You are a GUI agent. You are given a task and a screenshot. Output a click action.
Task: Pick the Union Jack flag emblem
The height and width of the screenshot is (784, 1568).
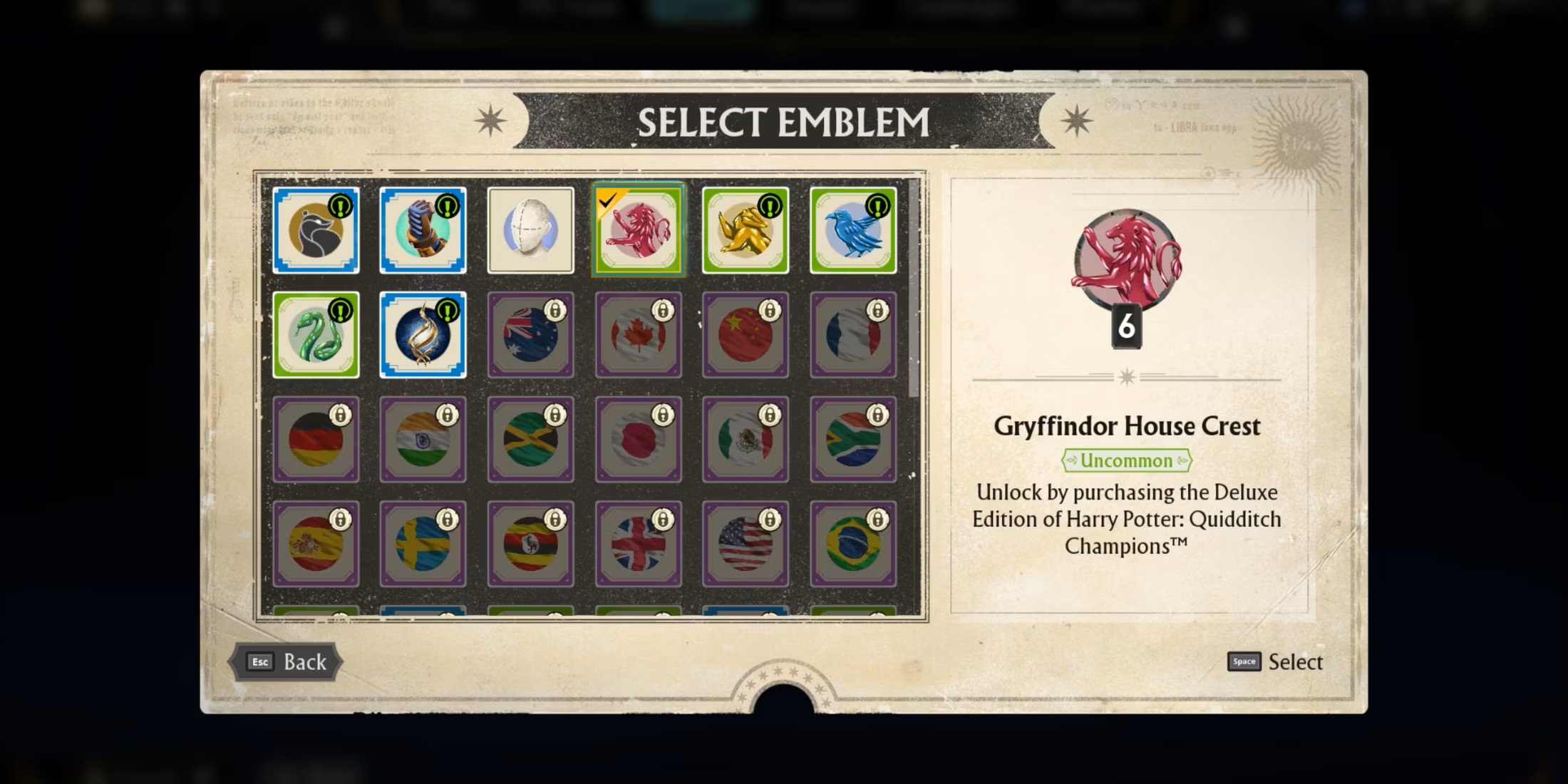click(x=638, y=543)
